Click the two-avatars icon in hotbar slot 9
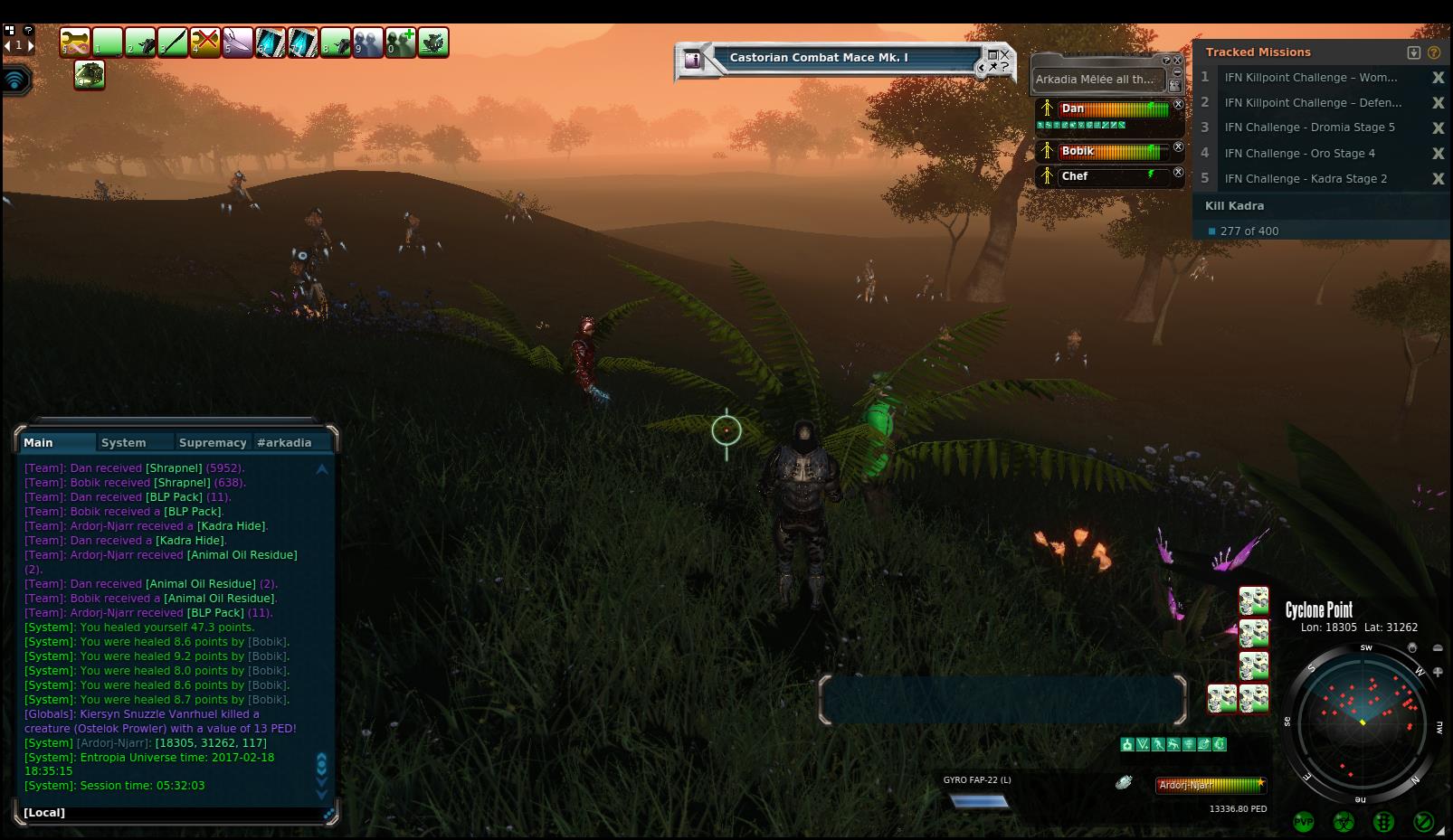The image size is (1453, 840). click(368, 42)
